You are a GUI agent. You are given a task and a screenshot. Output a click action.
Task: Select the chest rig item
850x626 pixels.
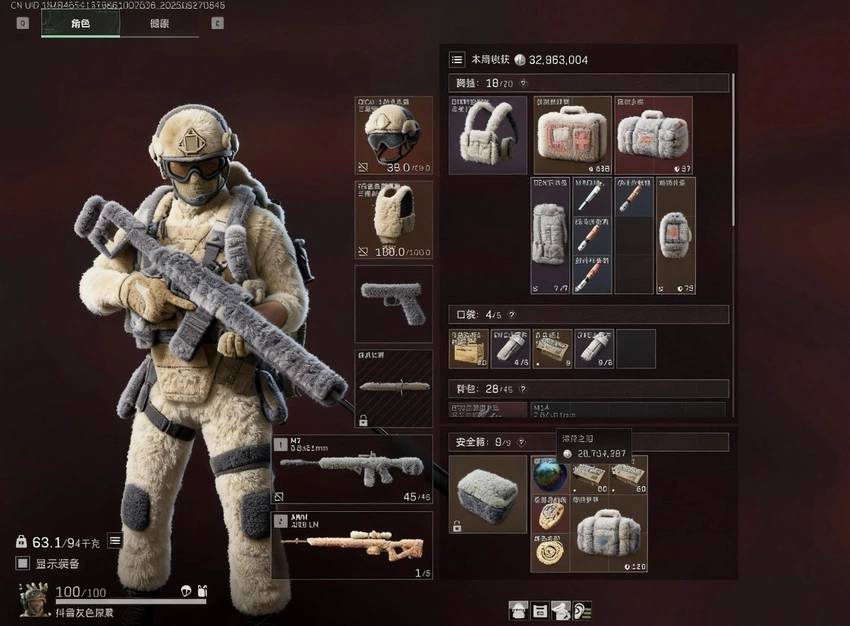click(x=488, y=135)
